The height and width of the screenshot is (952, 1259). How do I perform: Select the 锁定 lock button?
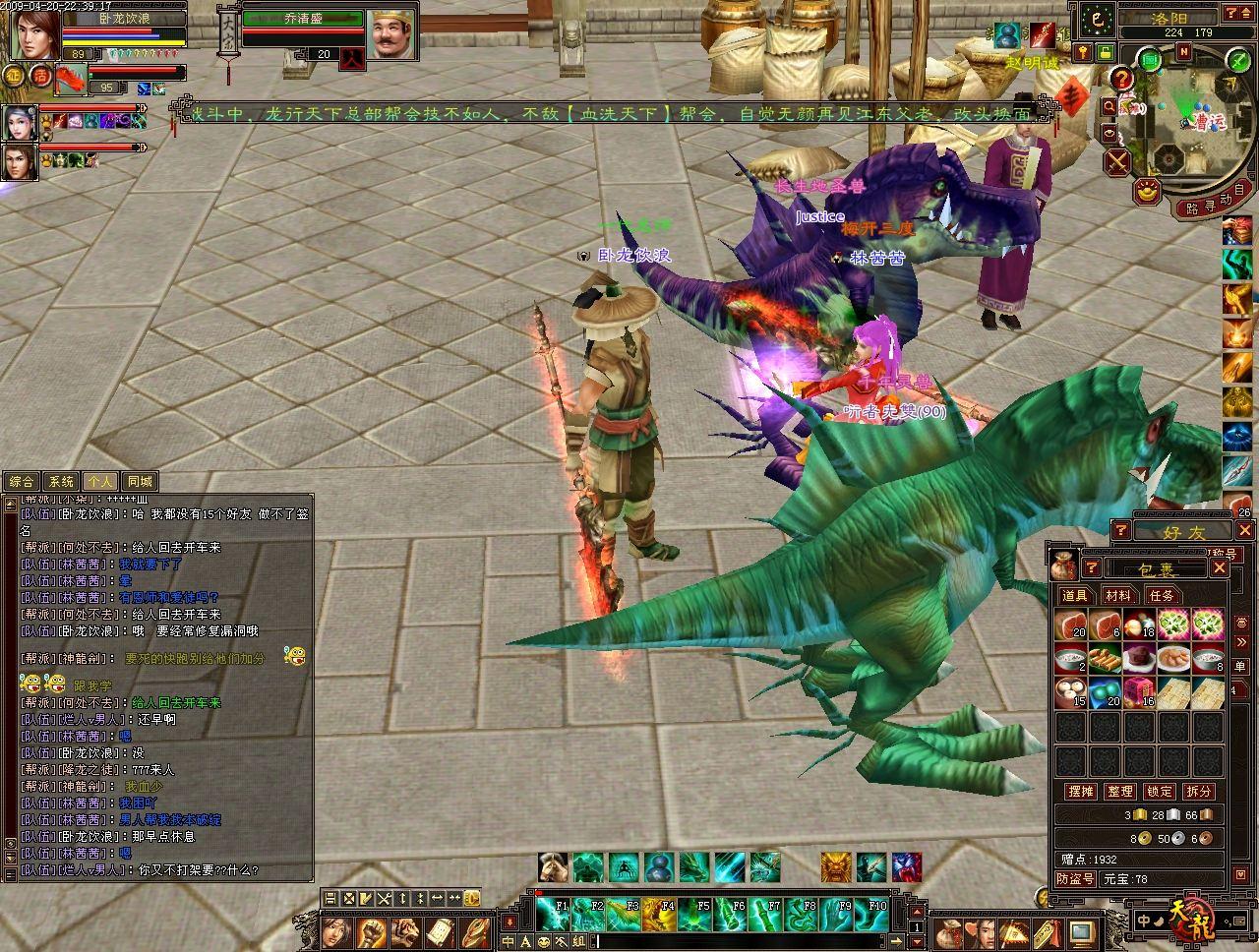[1160, 791]
